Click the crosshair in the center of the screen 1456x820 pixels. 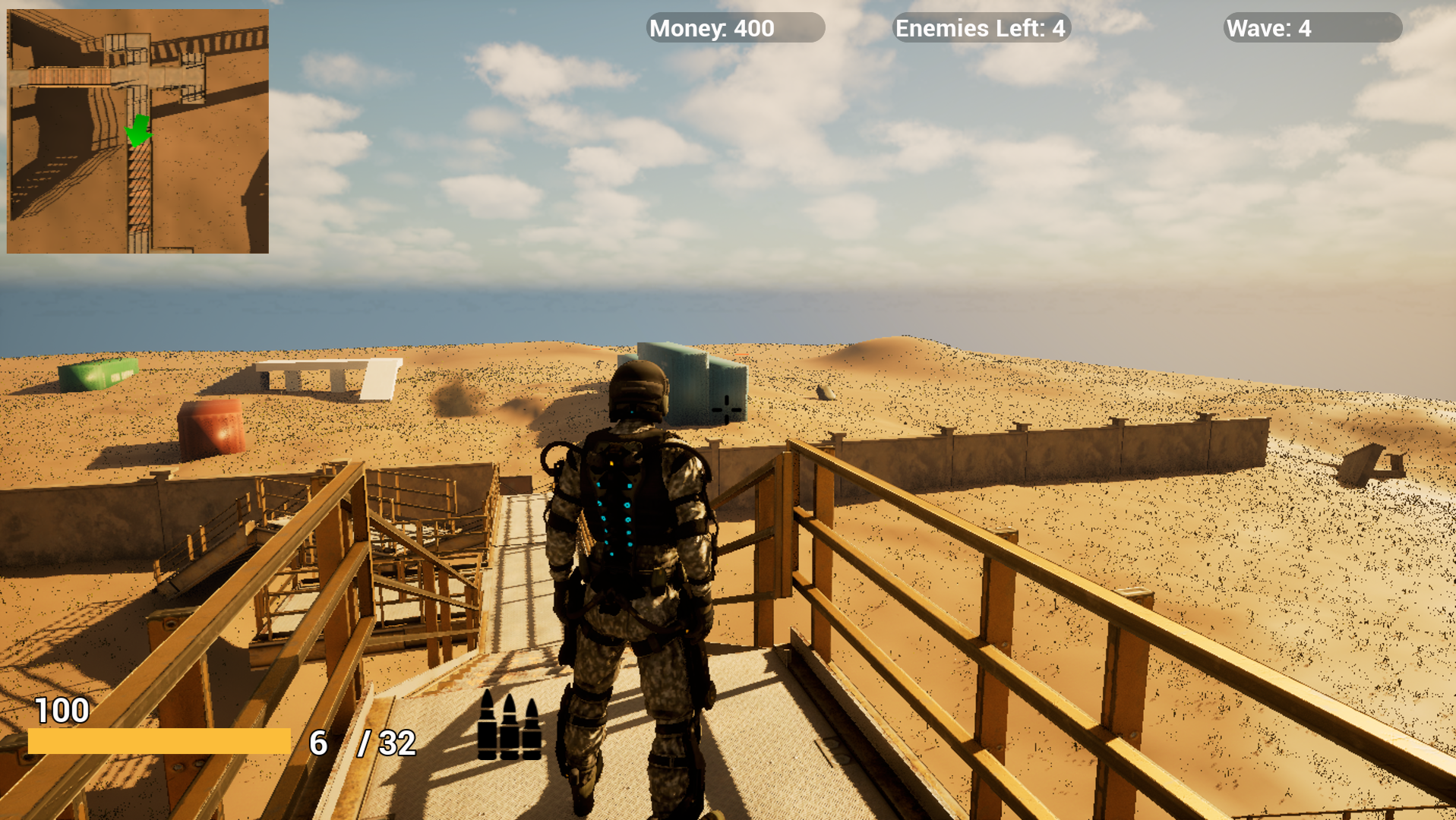727,410
